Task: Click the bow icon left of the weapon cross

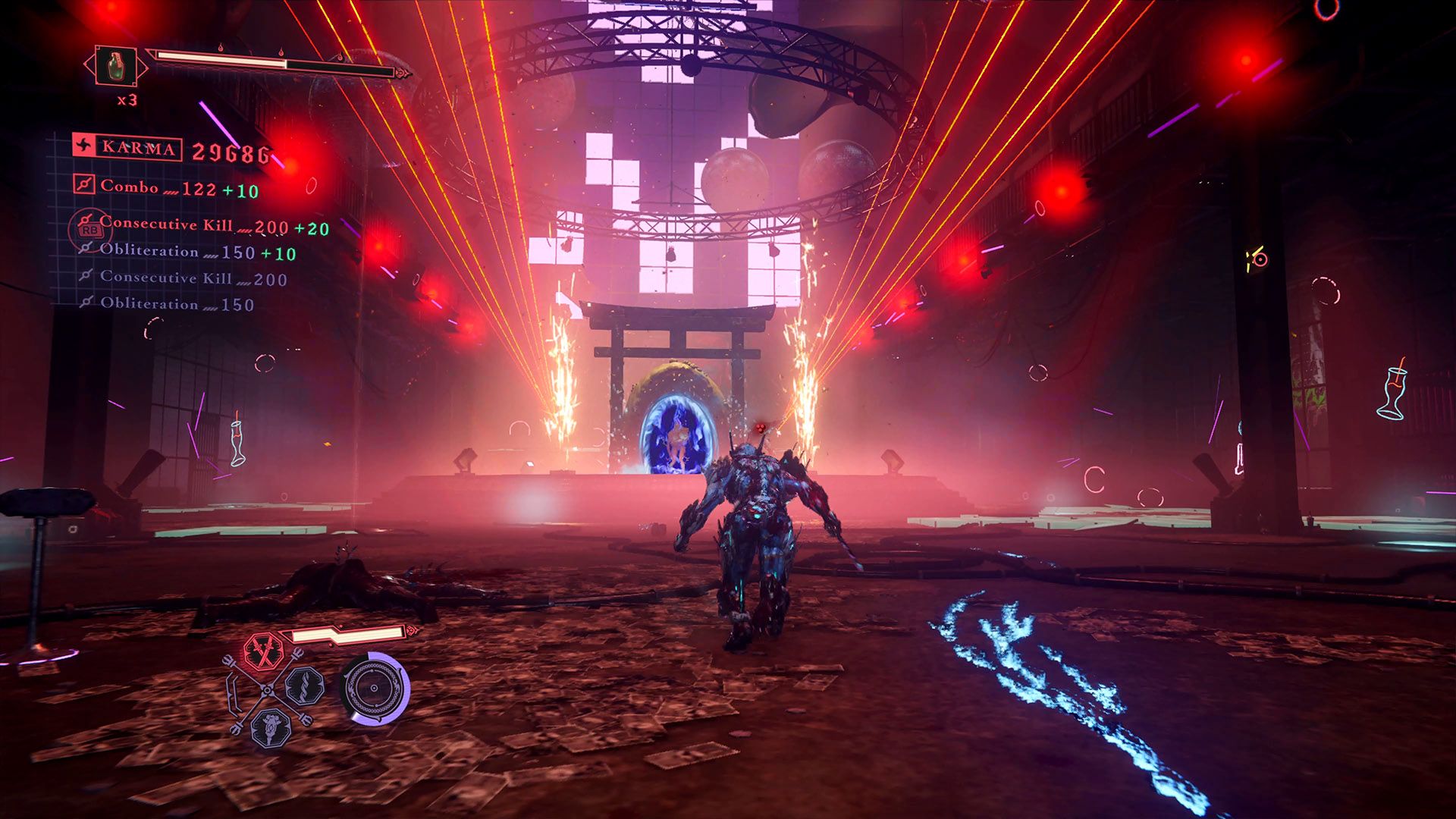Action: 234,691
